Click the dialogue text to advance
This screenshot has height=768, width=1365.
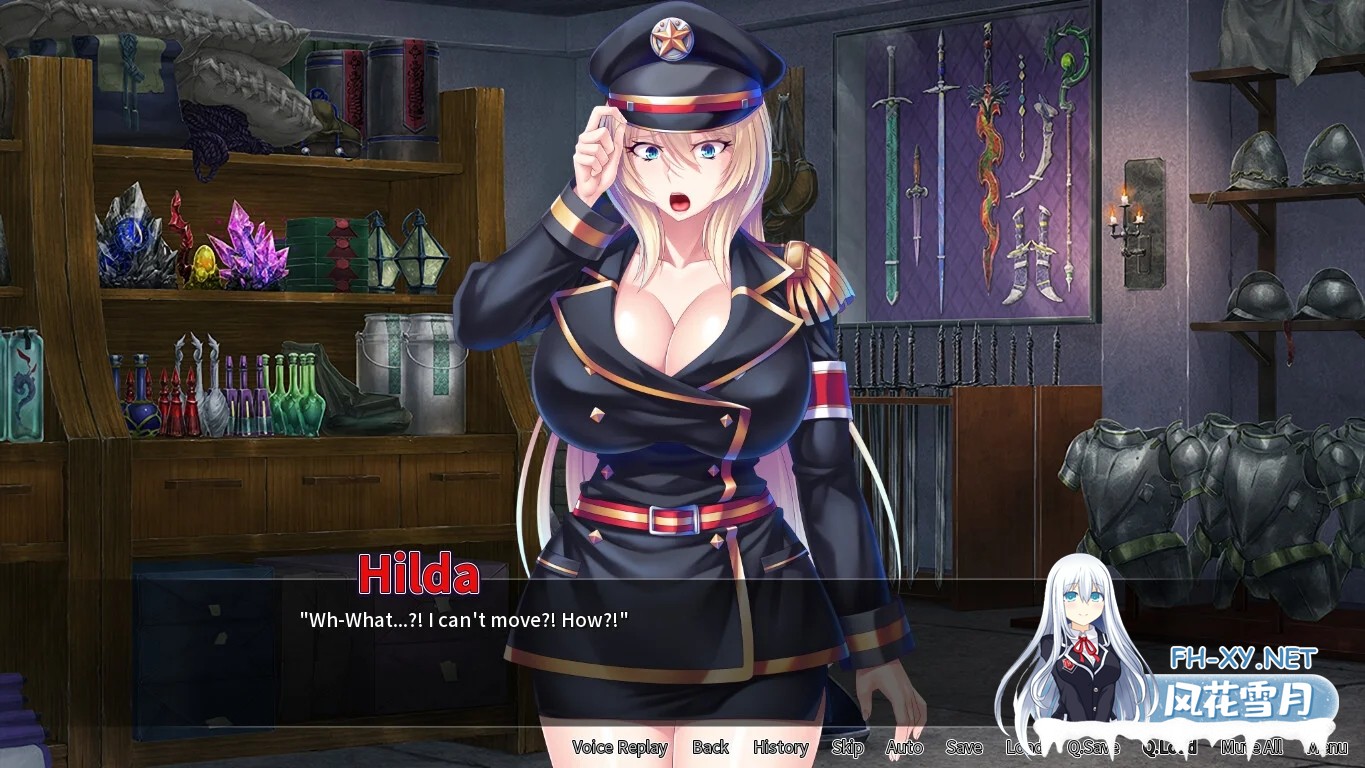(463, 620)
